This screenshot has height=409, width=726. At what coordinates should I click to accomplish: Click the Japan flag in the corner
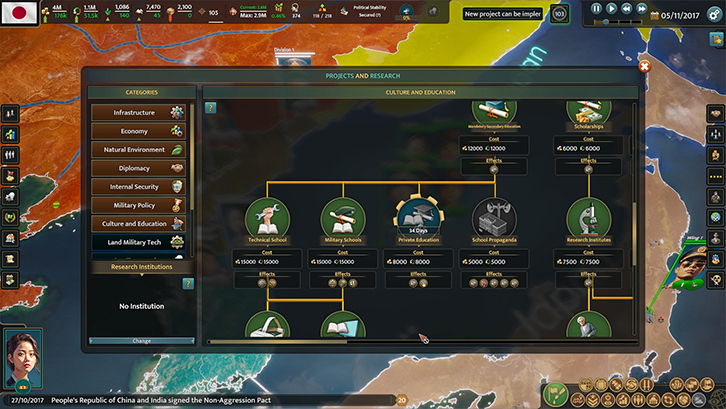(x=20, y=13)
